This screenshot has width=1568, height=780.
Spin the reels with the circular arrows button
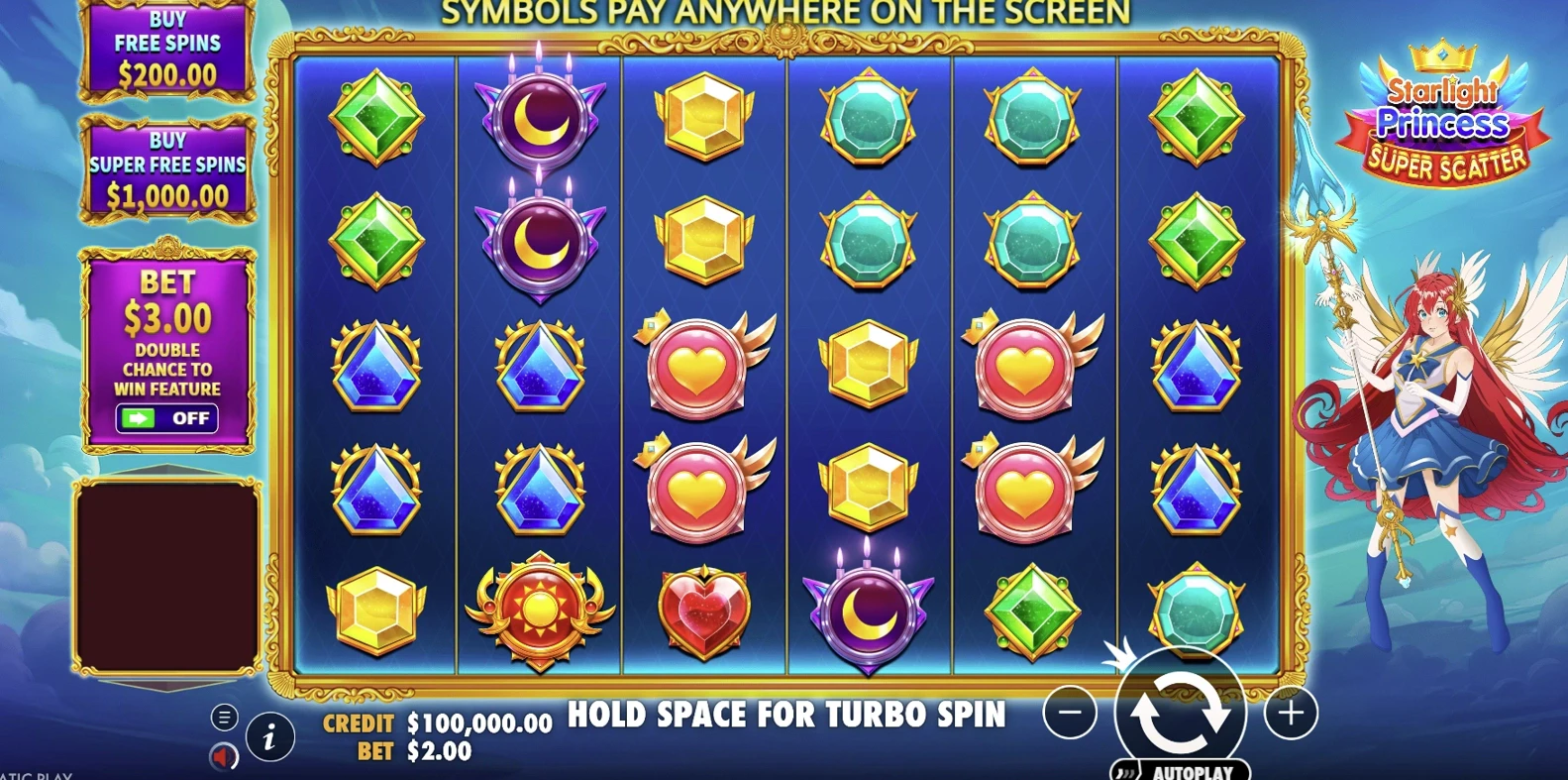pyautogui.click(x=1183, y=714)
